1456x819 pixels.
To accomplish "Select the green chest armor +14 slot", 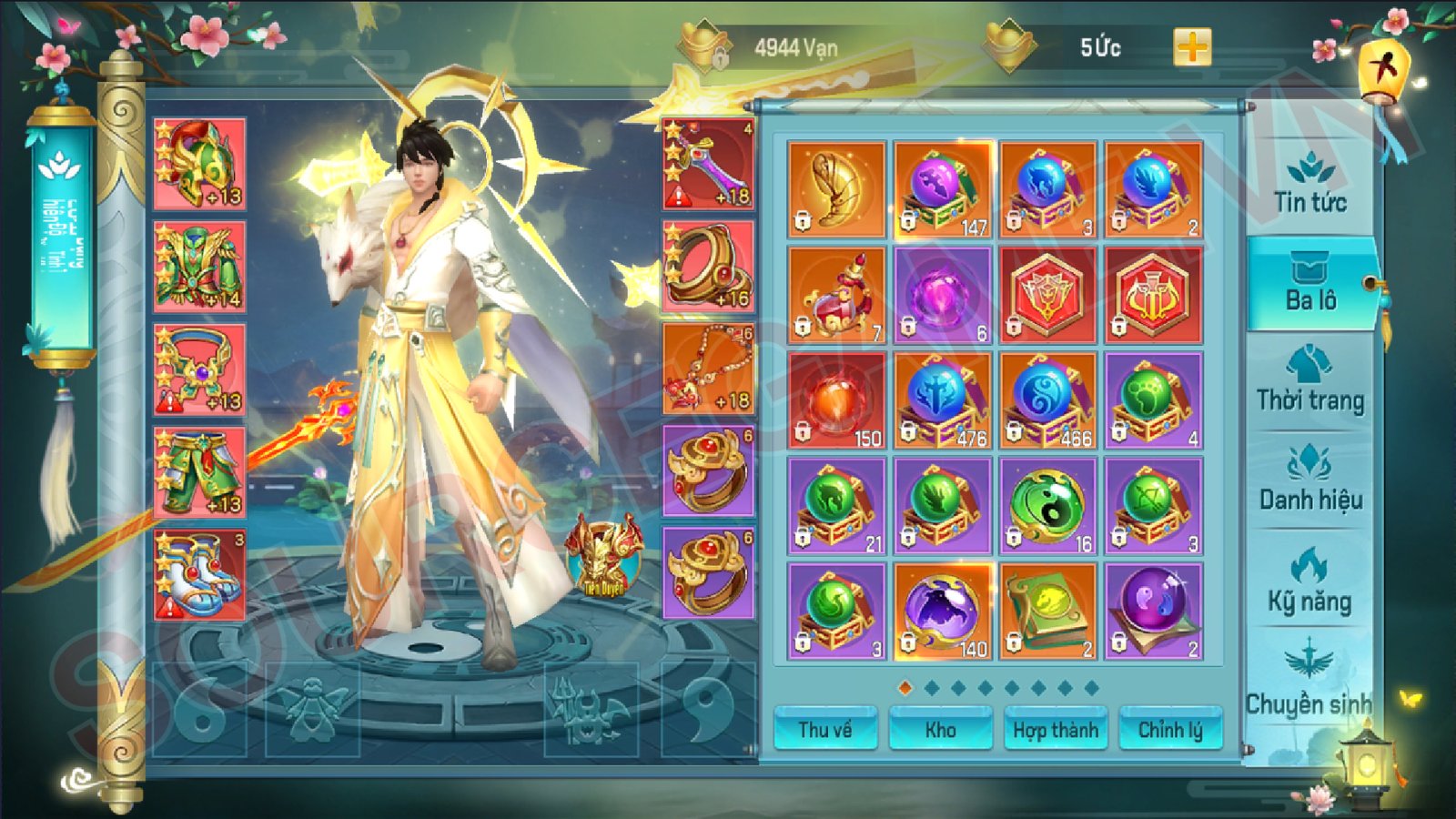I will pyautogui.click(x=199, y=267).
